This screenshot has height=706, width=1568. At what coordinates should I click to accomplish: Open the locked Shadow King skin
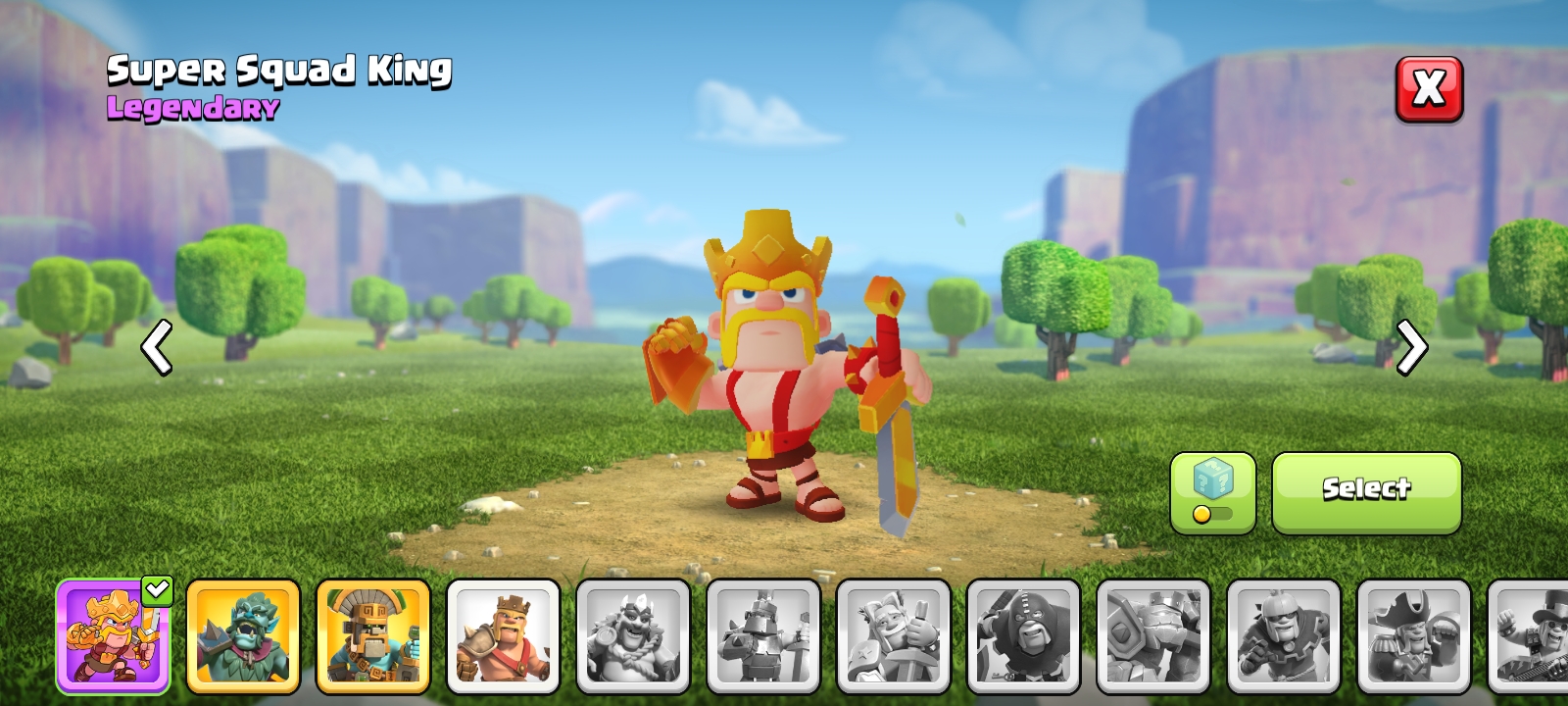1025,635
